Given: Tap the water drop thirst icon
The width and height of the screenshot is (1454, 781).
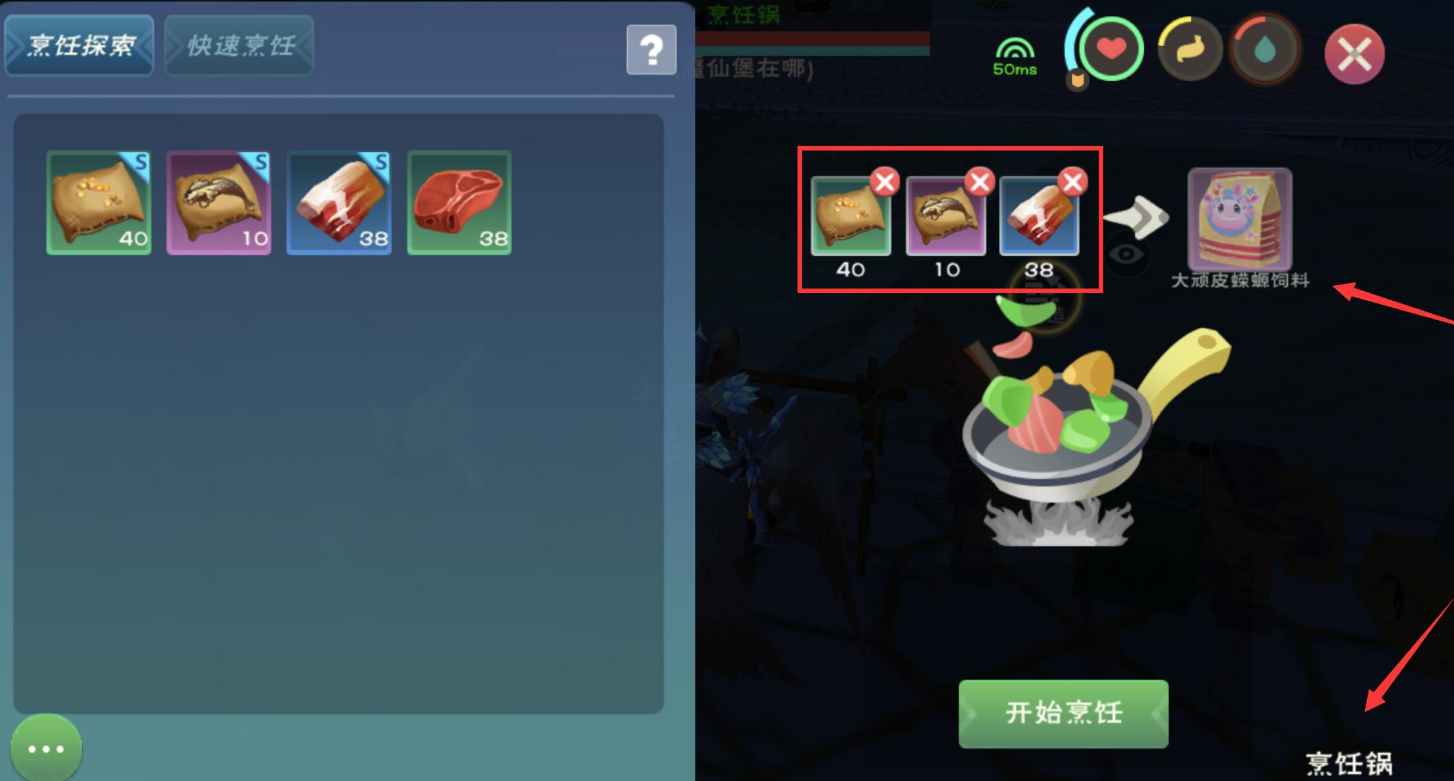Looking at the screenshot, I should click(1265, 49).
